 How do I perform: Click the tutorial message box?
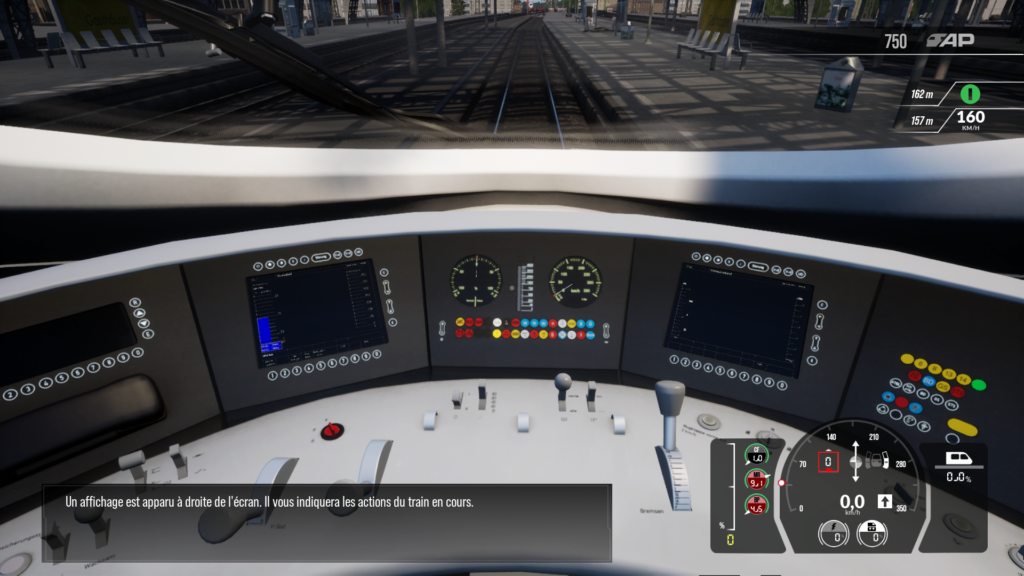pyautogui.click(x=326, y=522)
